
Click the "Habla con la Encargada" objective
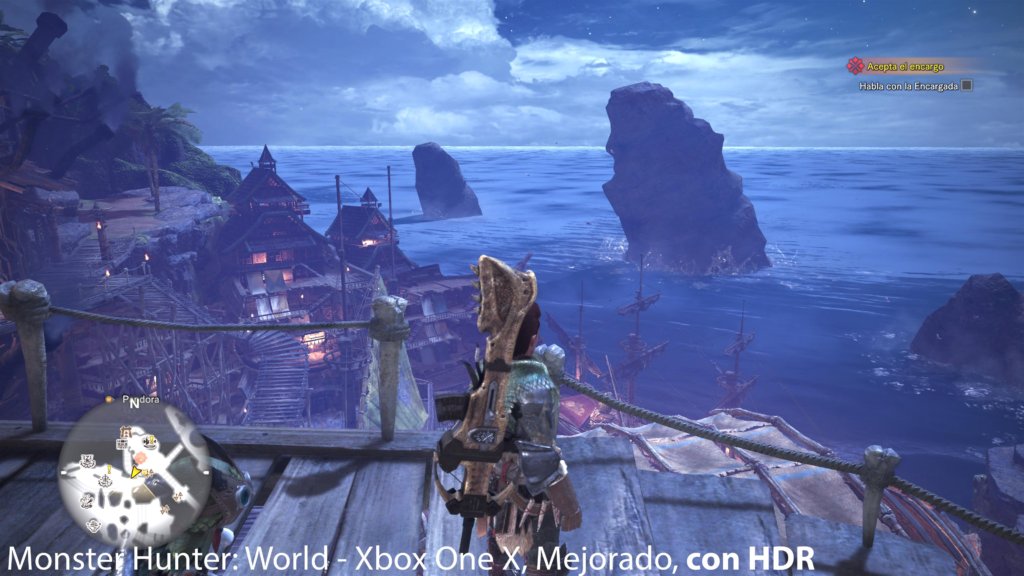point(908,86)
